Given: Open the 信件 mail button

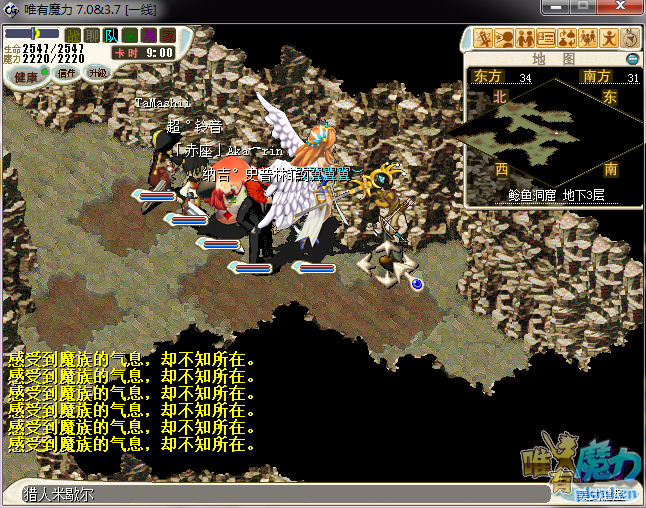Looking at the screenshot, I should point(67,73).
